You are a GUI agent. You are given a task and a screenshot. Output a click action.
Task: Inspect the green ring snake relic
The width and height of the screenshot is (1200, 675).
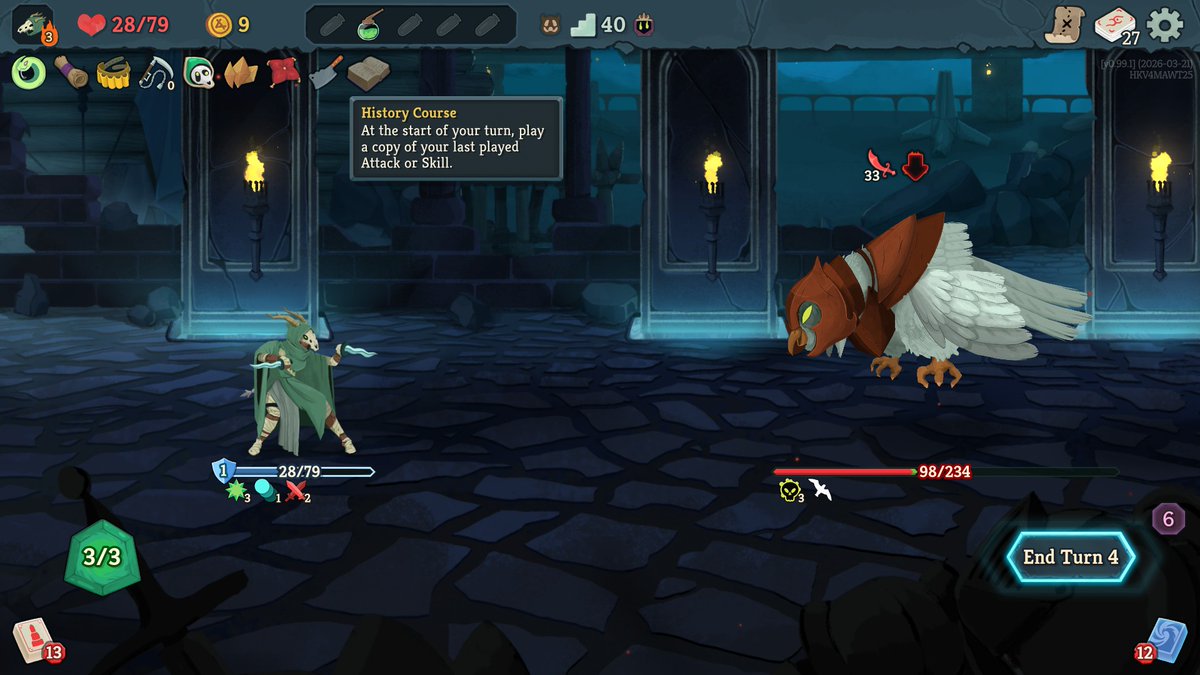pos(30,71)
